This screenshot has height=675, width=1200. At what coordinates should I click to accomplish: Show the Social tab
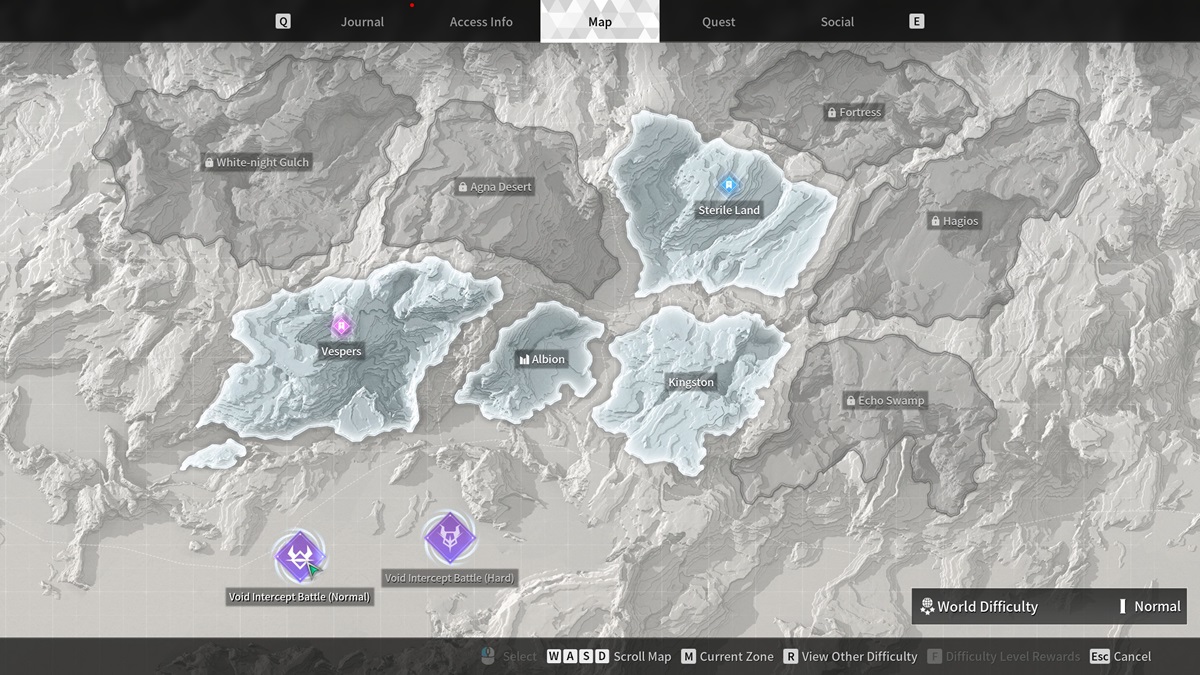837,22
